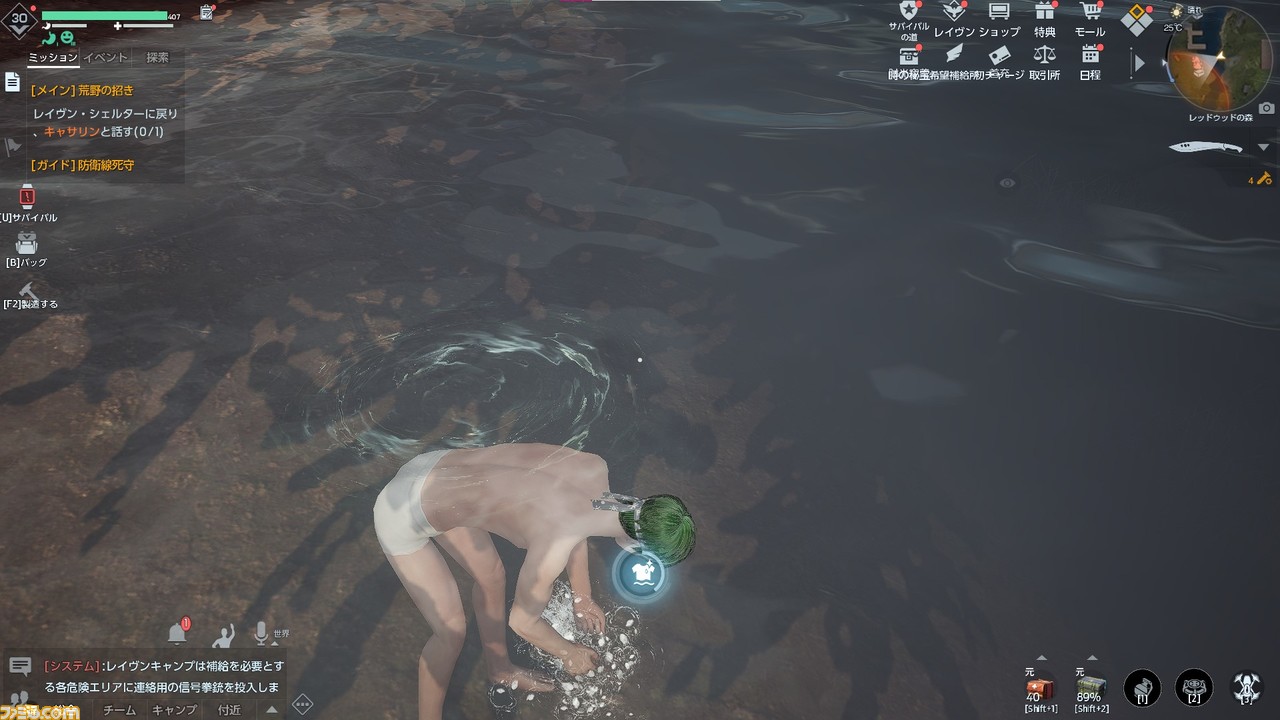Open the 取引所 trading scales icon
The image size is (1280, 720).
pyautogui.click(x=1044, y=55)
